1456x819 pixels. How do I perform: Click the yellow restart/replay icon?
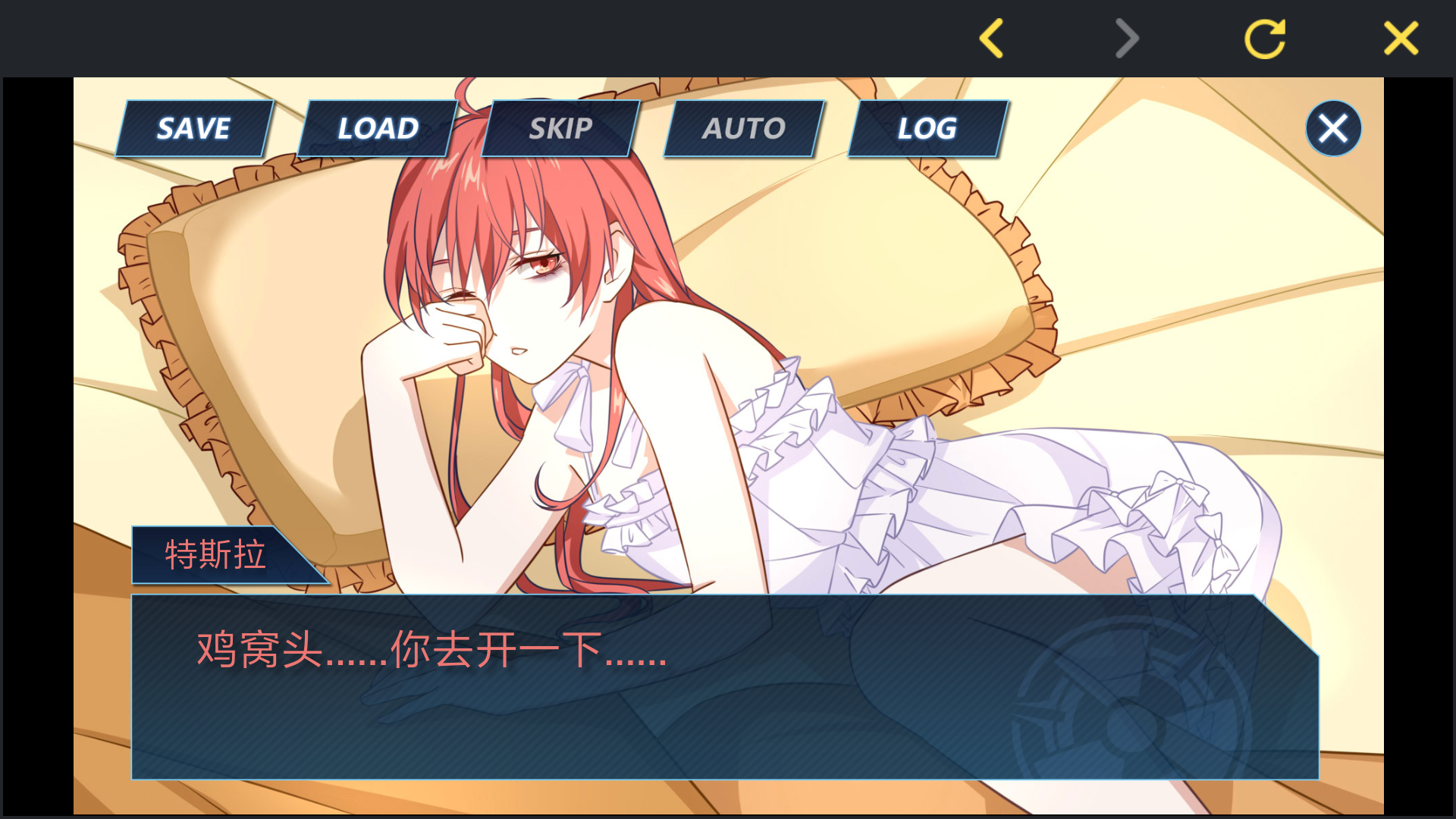coord(1265,38)
